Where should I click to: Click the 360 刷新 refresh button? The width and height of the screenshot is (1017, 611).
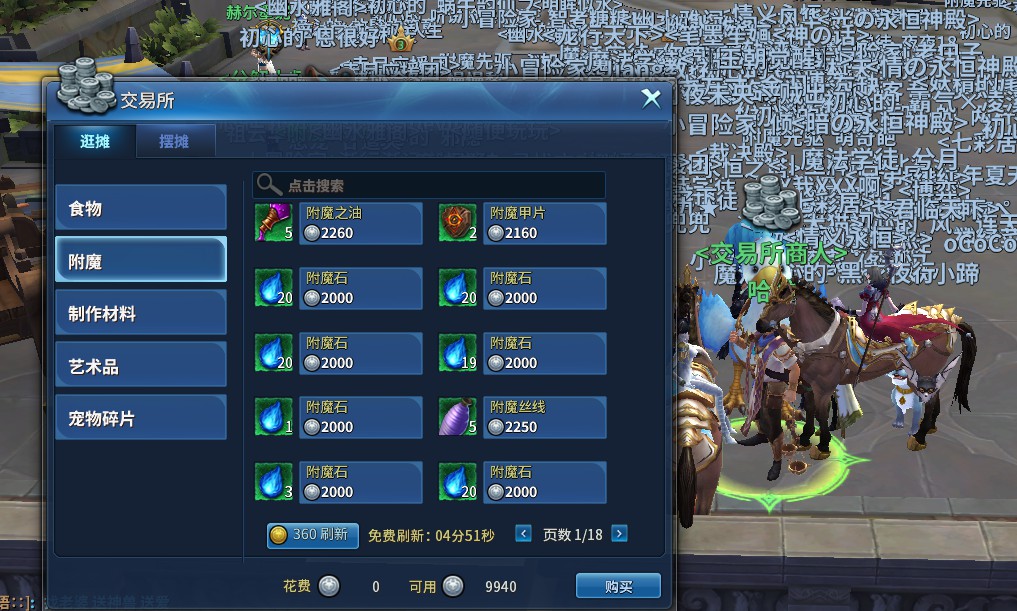coord(312,535)
